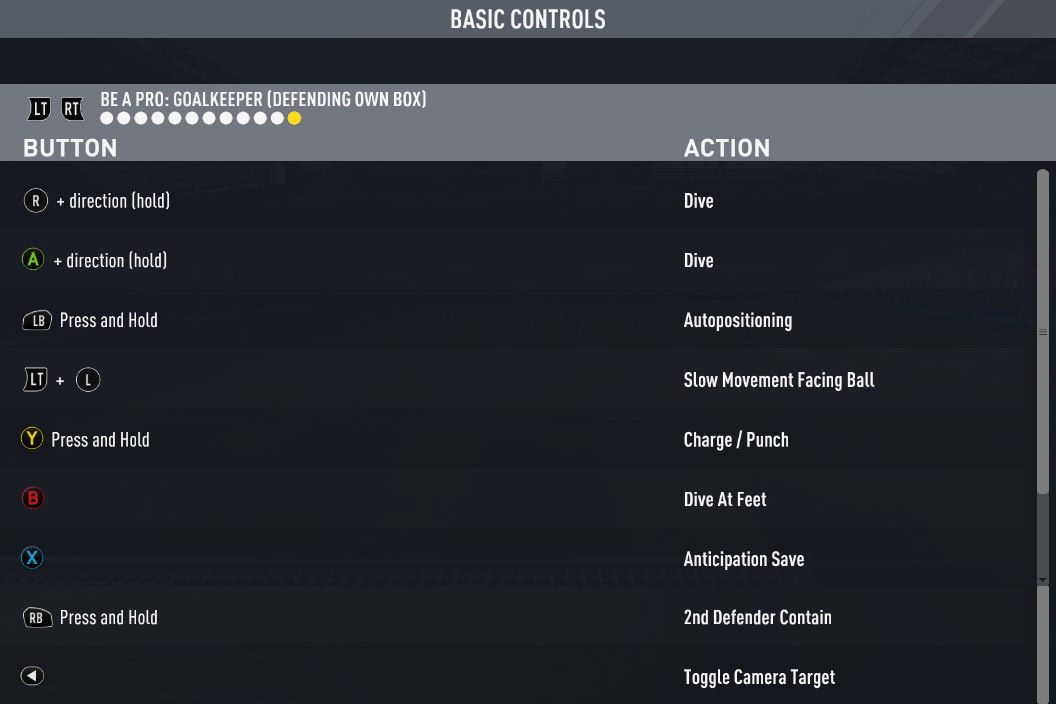This screenshot has height=704, width=1056.
Task: Click the yellow page indicator dot
Action: pos(294,118)
